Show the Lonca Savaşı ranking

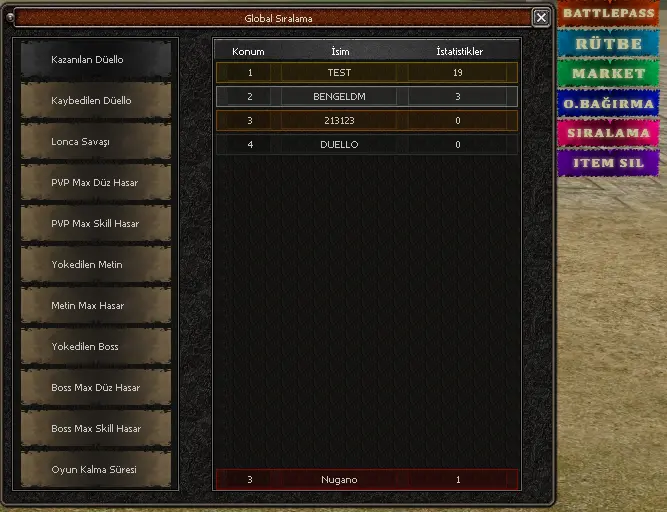96,142
